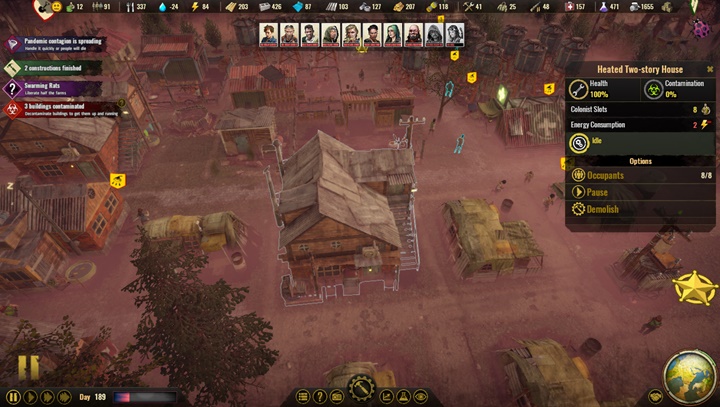Select the red-bearded bald specialist portrait
The height and width of the screenshot is (407, 720).
(414, 35)
